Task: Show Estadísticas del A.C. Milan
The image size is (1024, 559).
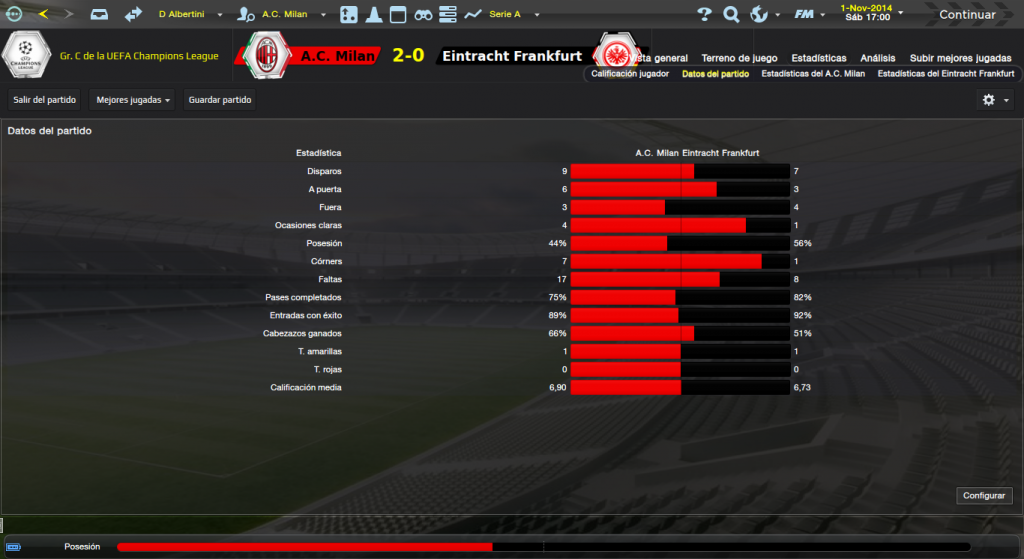Action: tap(813, 74)
